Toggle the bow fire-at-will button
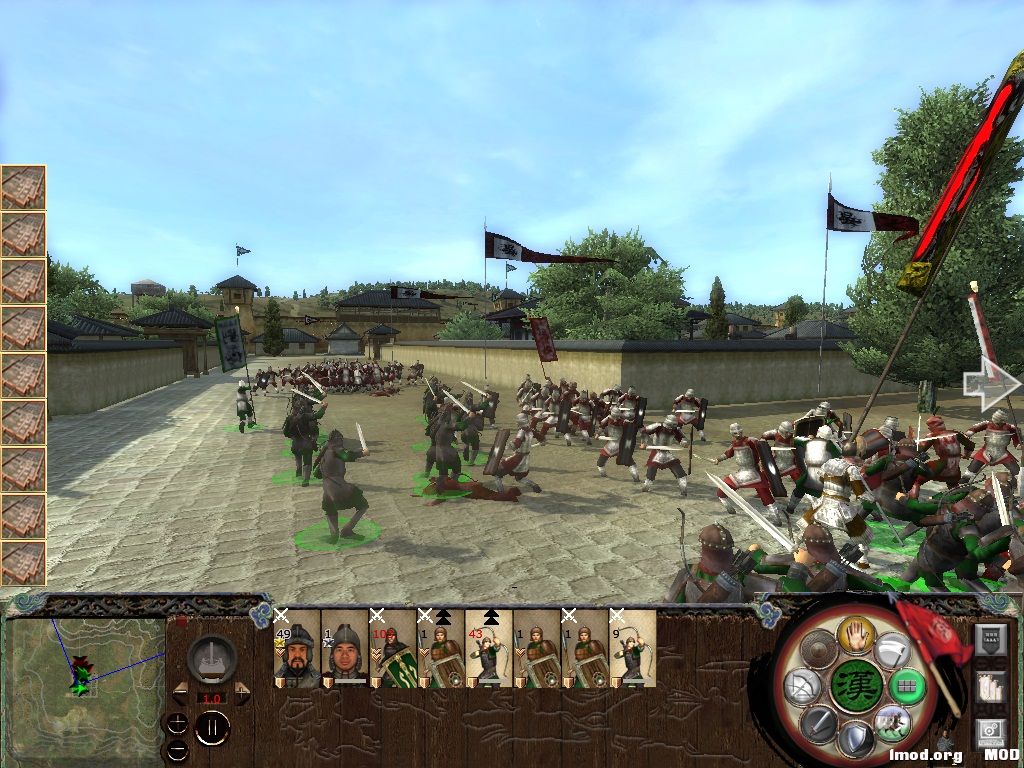The image size is (1024, 768). tap(801, 687)
